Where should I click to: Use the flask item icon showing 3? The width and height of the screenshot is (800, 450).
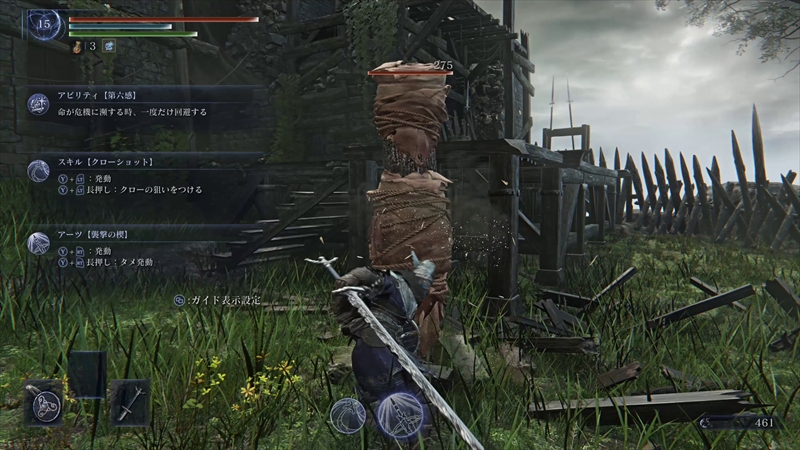[78, 45]
